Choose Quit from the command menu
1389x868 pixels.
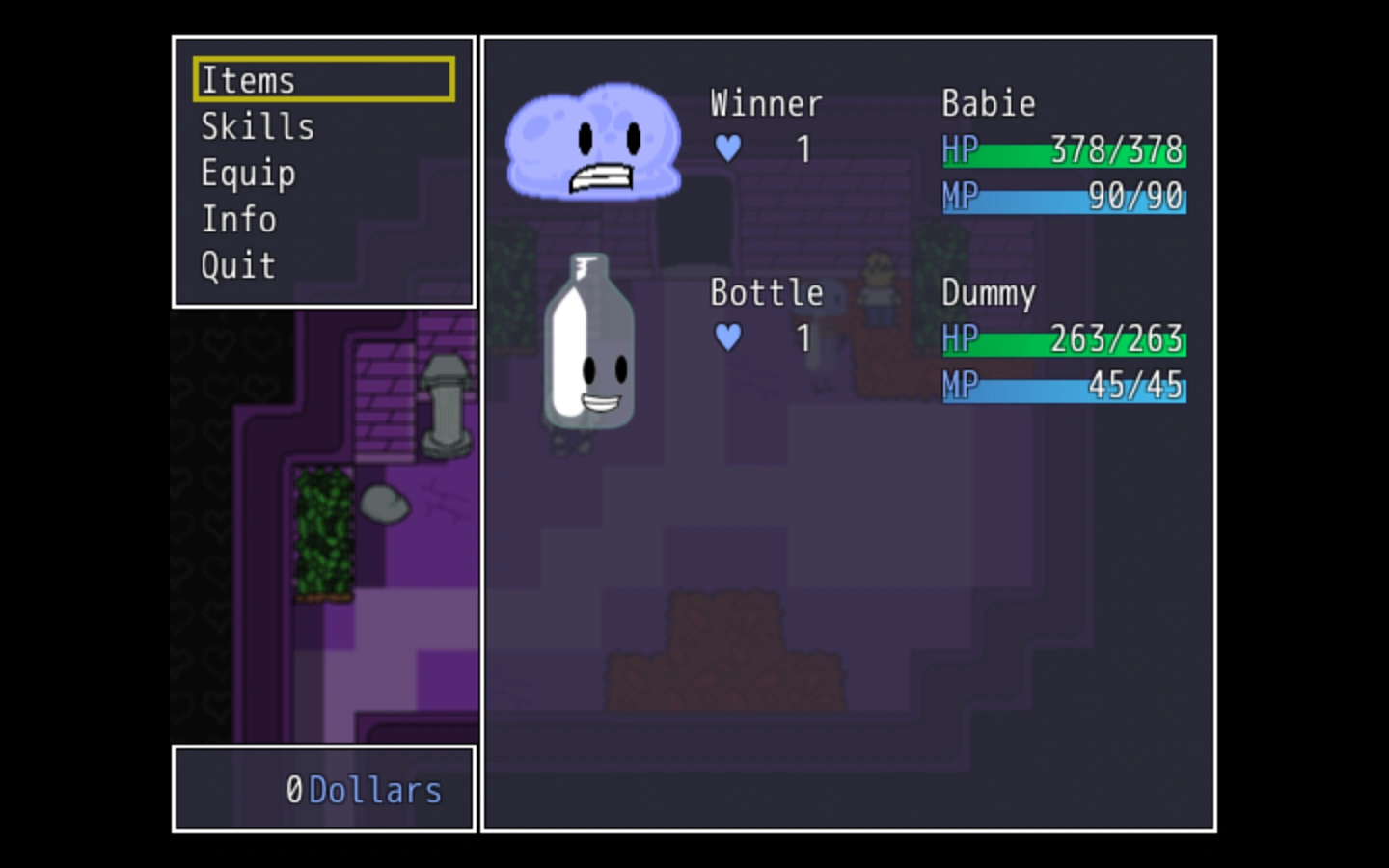click(237, 265)
